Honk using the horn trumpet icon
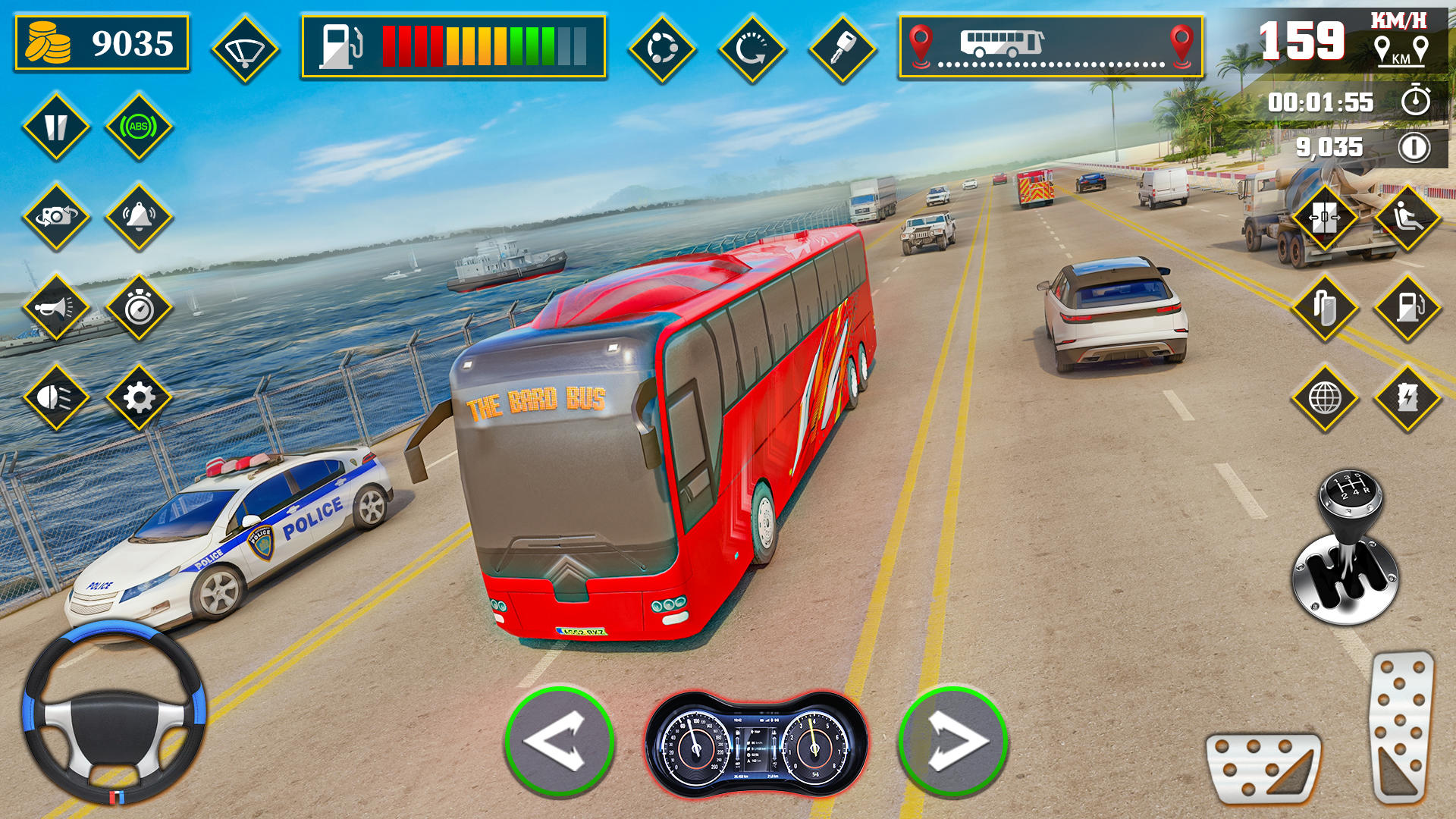1456x819 pixels. click(56, 307)
